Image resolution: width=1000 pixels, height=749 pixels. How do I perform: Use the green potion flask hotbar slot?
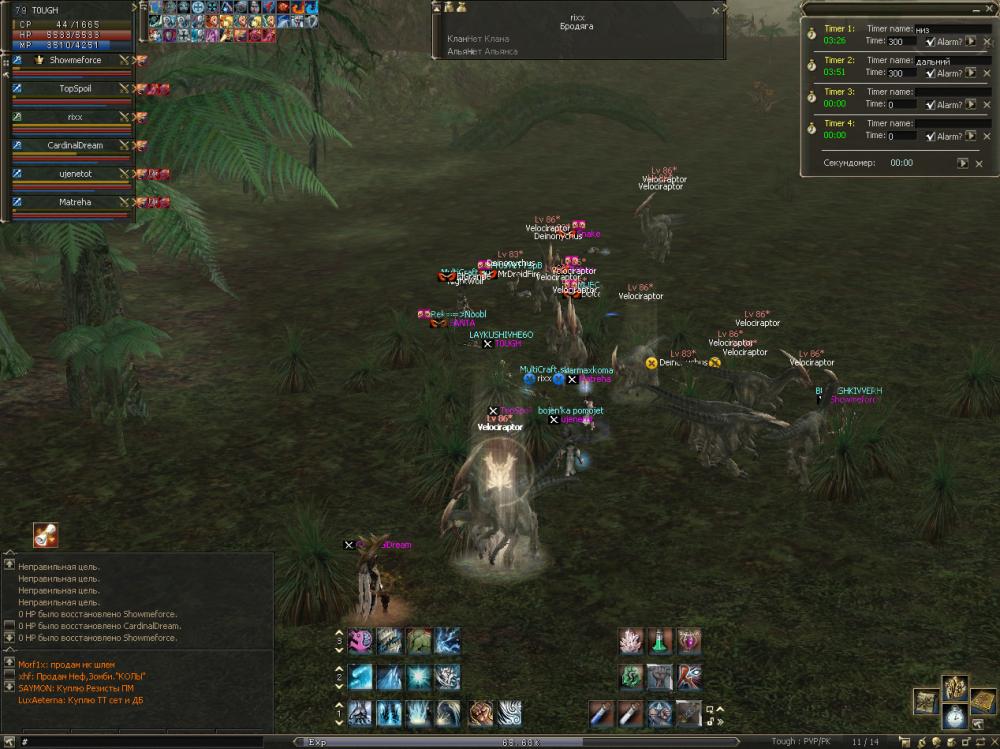tap(660, 641)
